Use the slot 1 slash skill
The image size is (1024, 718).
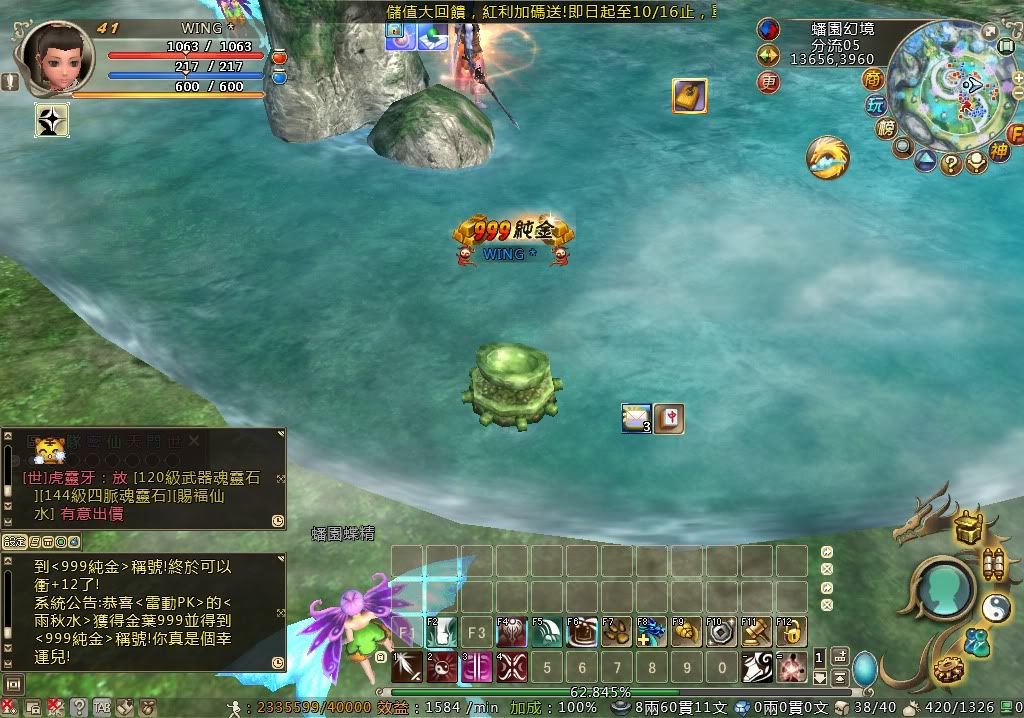coord(406,667)
